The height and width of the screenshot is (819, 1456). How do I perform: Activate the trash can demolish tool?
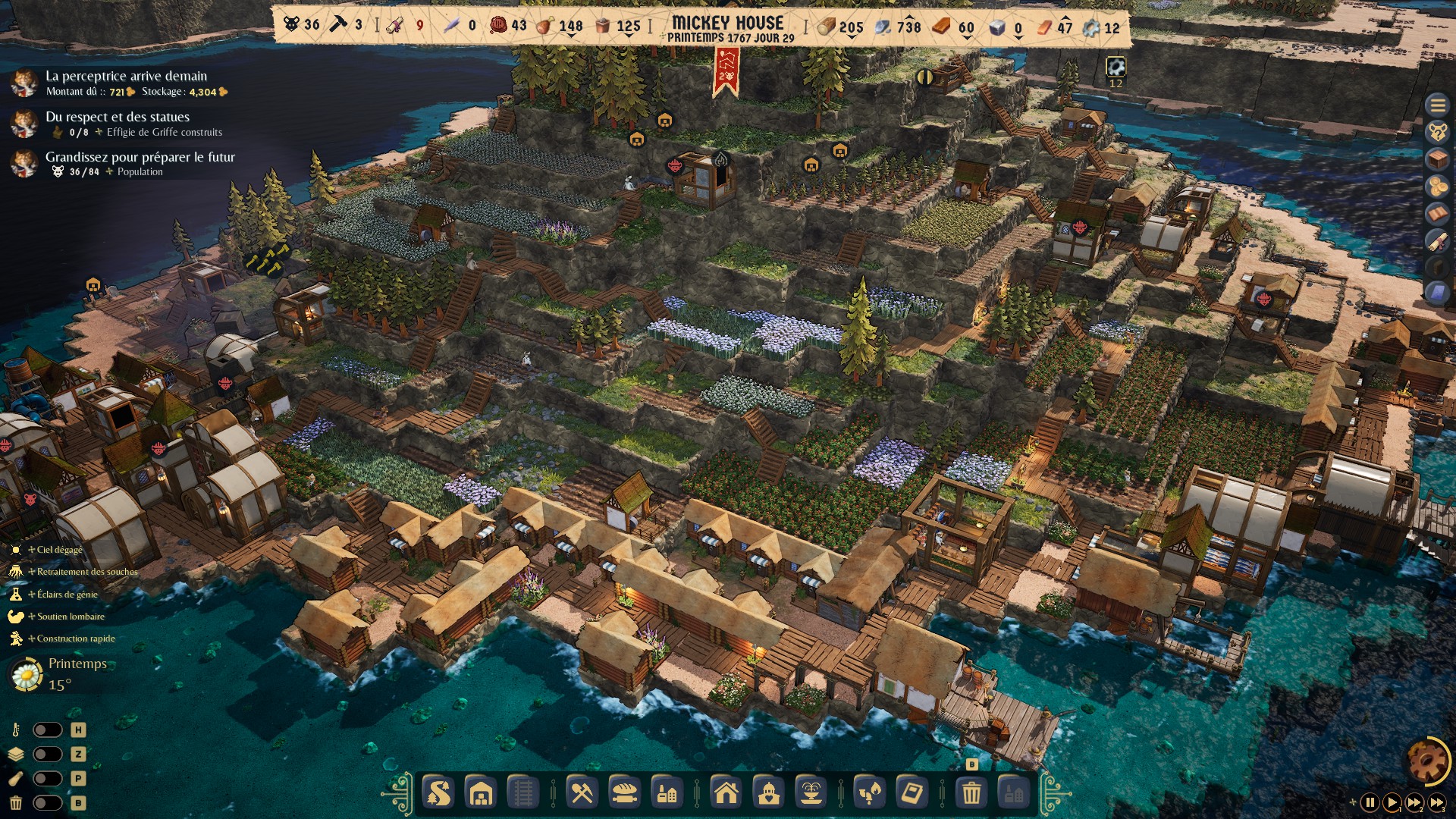[971, 793]
